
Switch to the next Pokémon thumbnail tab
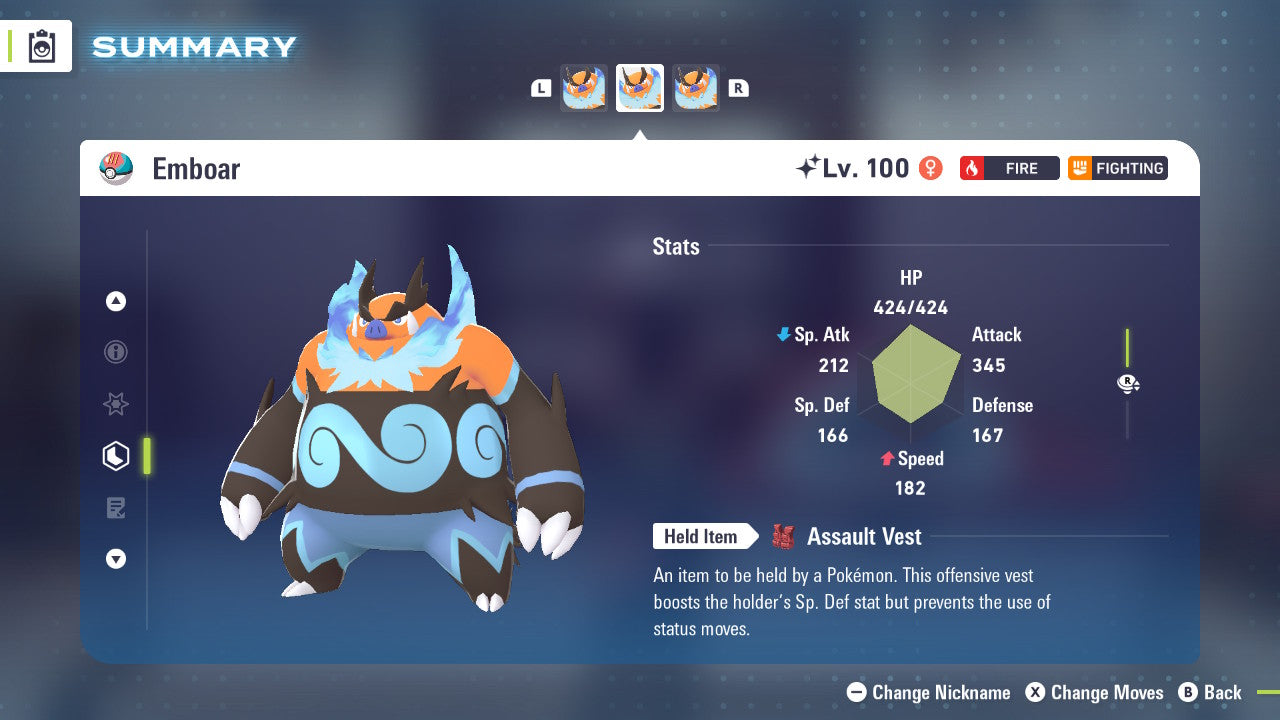696,87
